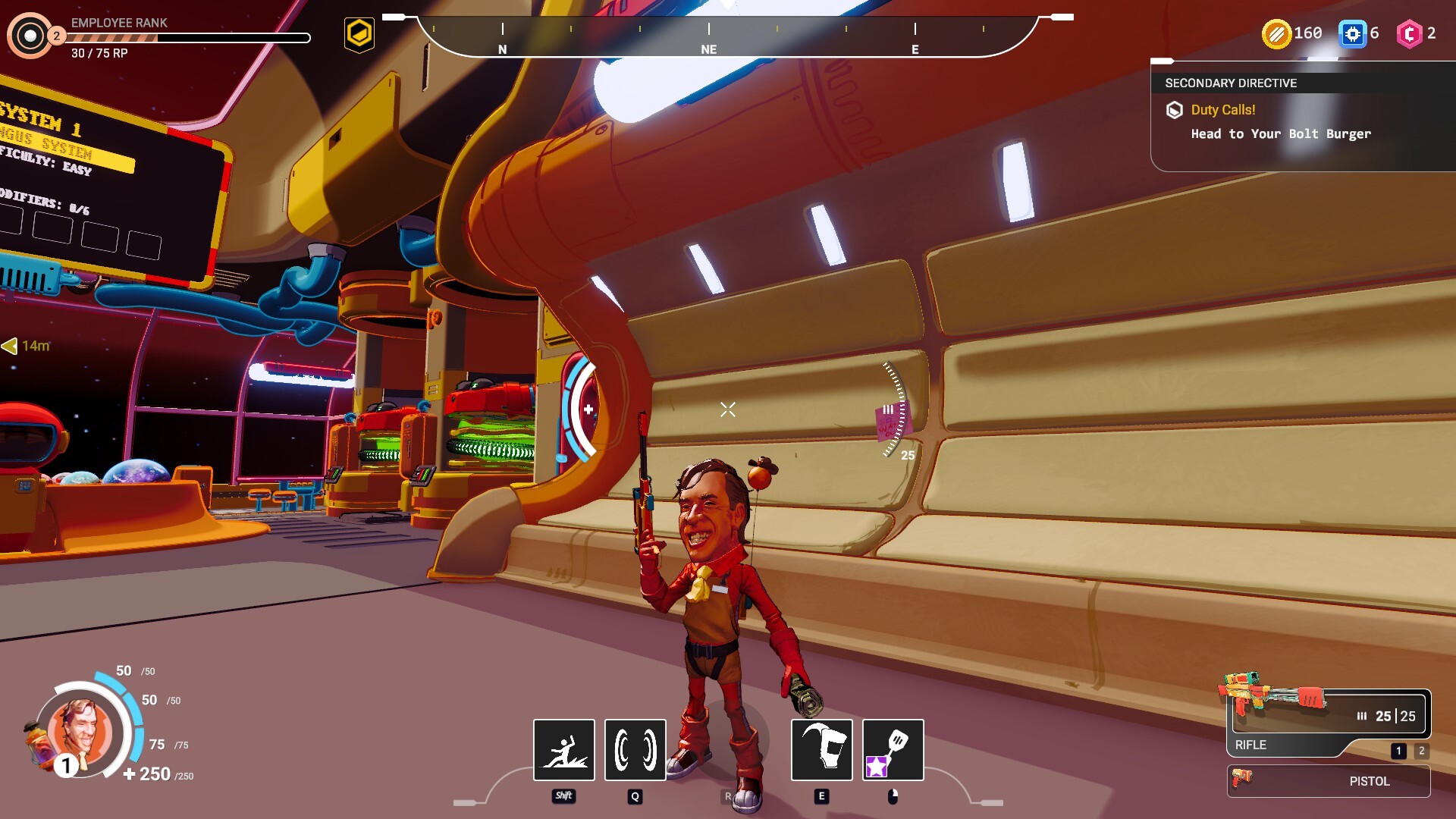Select weapon slot 1 on the Rifle panel
This screenshot has width=1456, height=819.
point(1397,752)
